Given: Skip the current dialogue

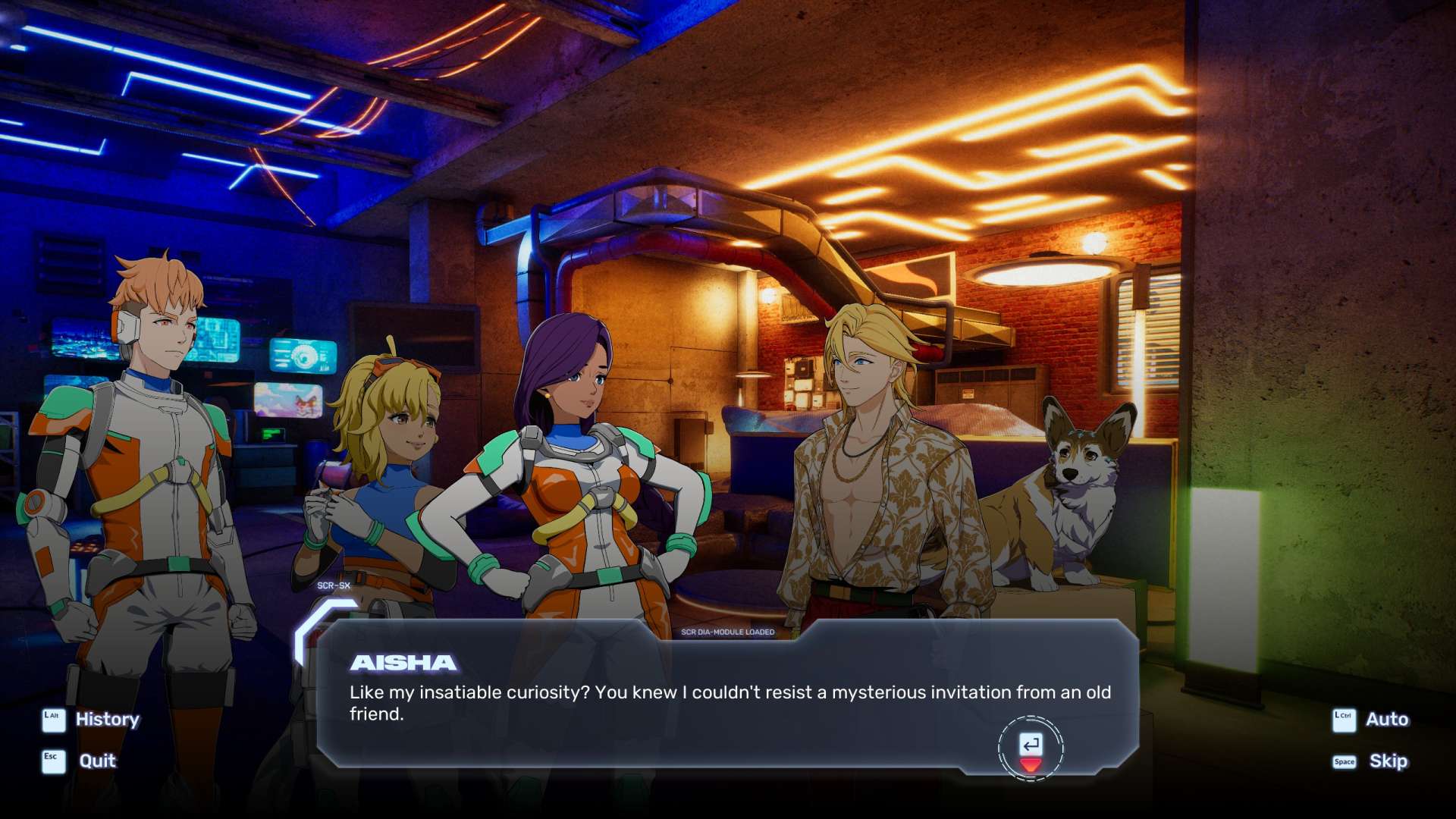Looking at the screenshot, I should (1388, 761).
